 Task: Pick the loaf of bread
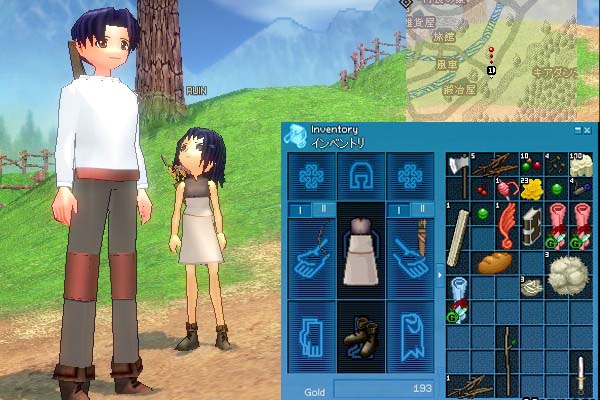coord(495,264)
